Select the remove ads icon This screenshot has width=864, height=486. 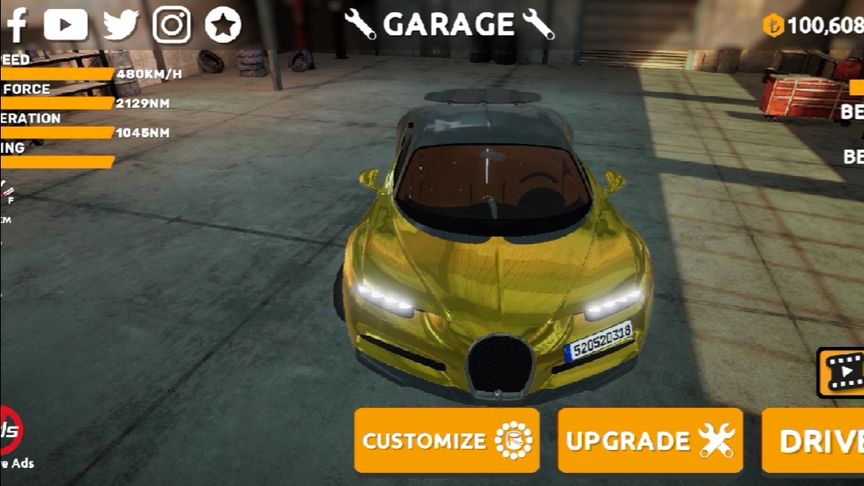click(10, 432)
